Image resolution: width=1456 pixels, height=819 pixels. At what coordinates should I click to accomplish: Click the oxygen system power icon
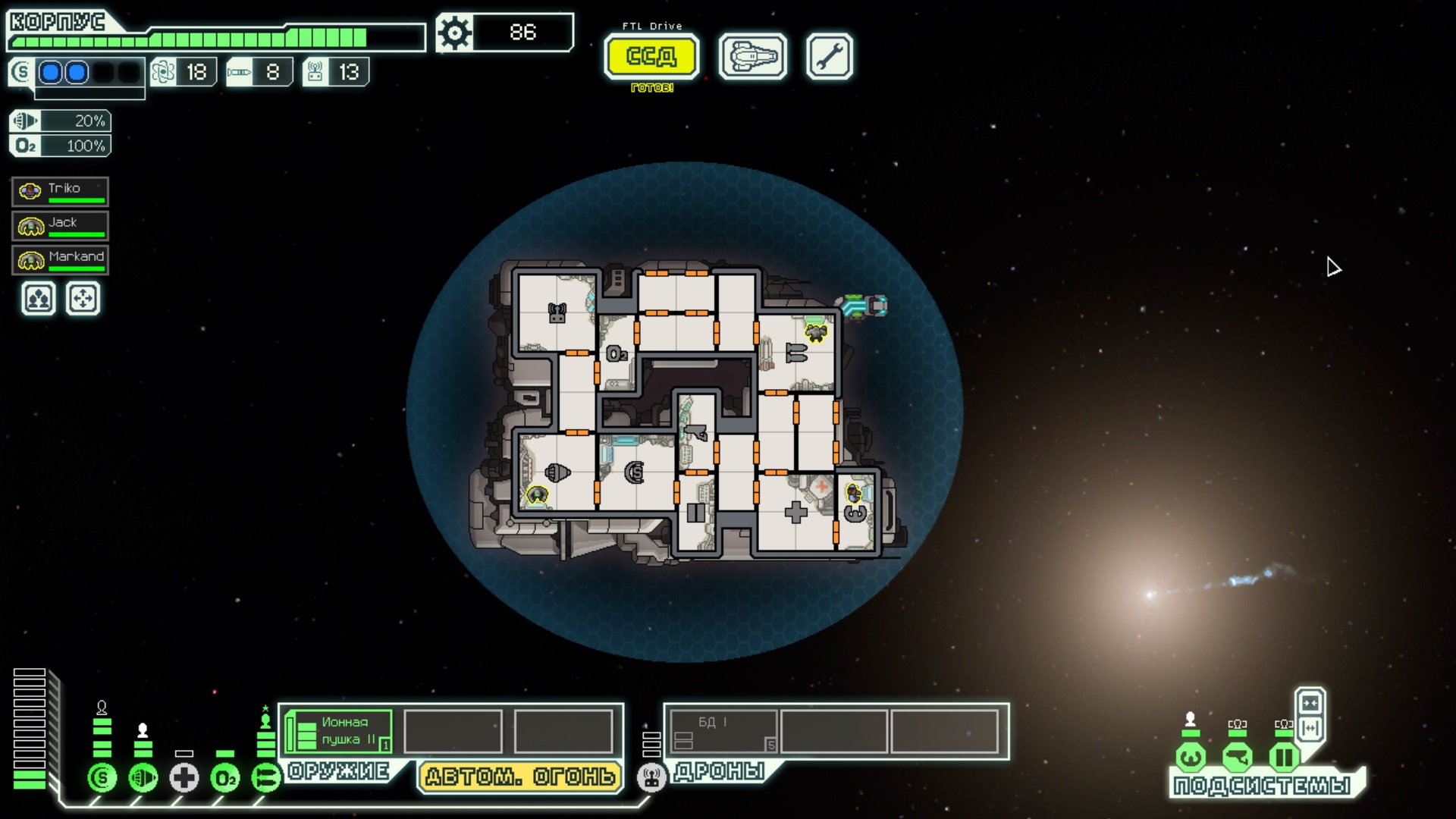coord(225,777)
